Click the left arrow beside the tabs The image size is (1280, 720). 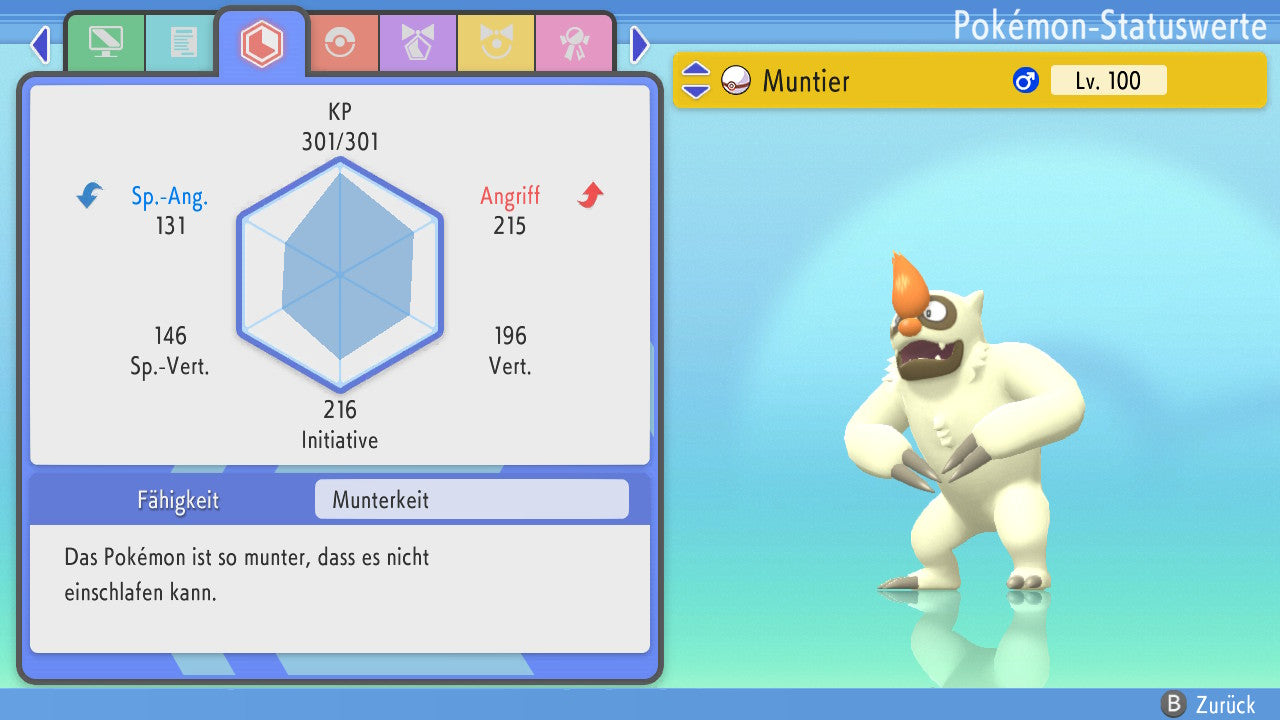coord(40,44)
